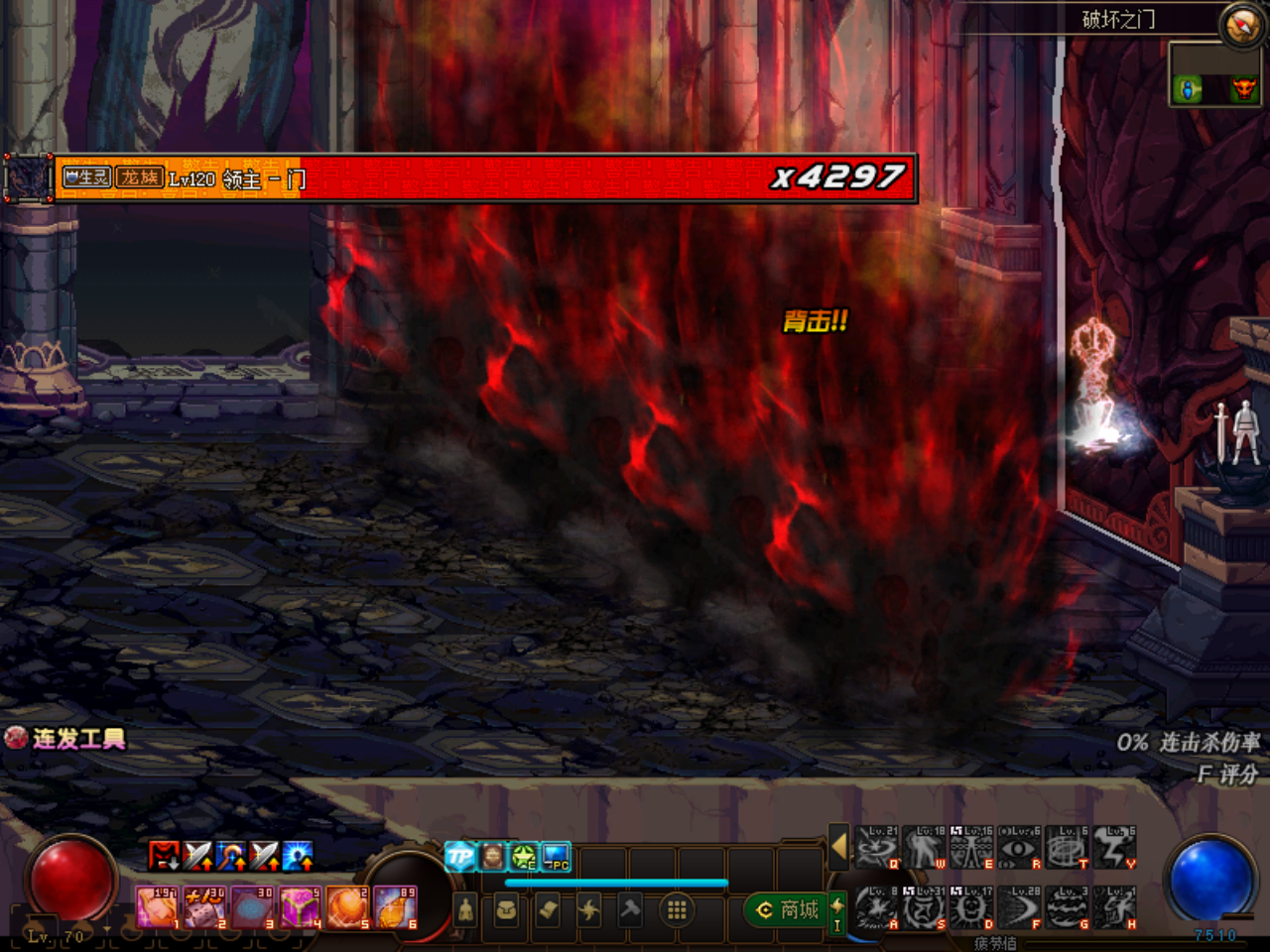Use the purple cube item in slot 4
The image size is (1270, 952).
click(x=300, y=907)
